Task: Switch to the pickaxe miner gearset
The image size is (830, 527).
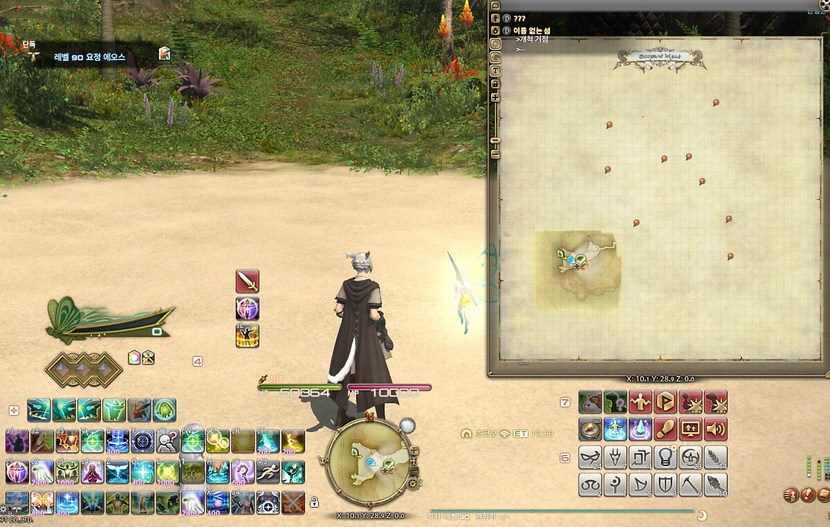Action: [x=691, y=485]
